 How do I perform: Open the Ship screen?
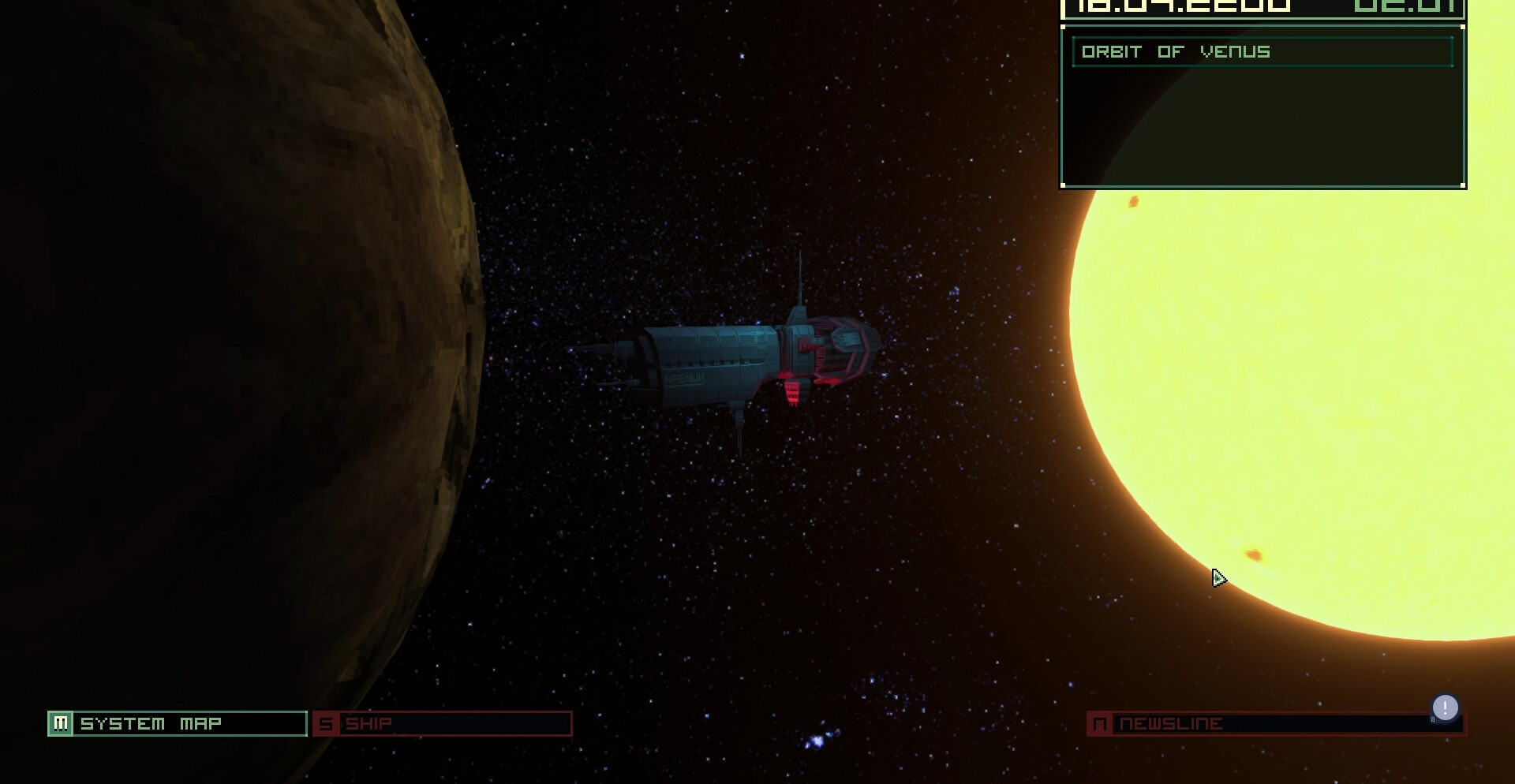coord(442,723)
